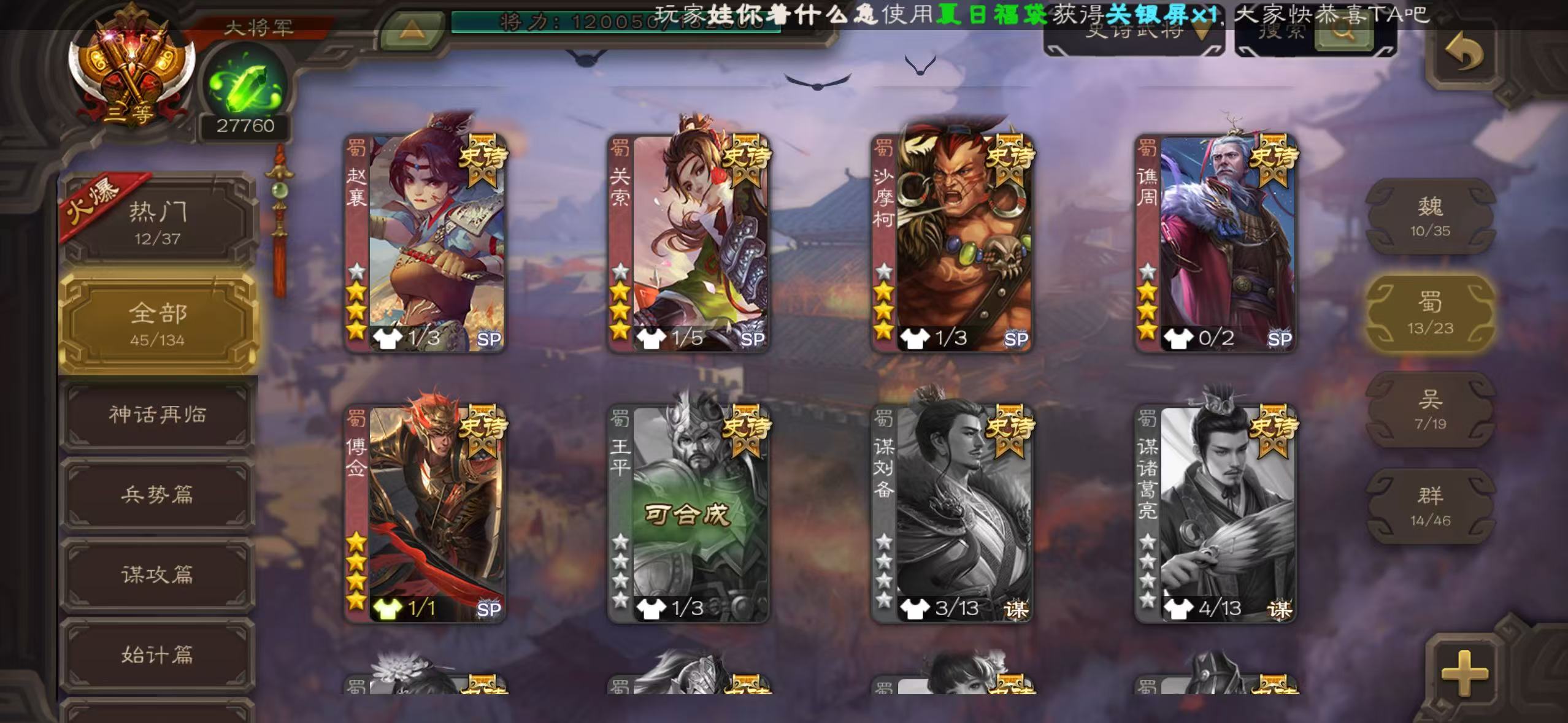Select the 关索 general card
This screenshot has width=1568, height=723.
pos(688,242)
